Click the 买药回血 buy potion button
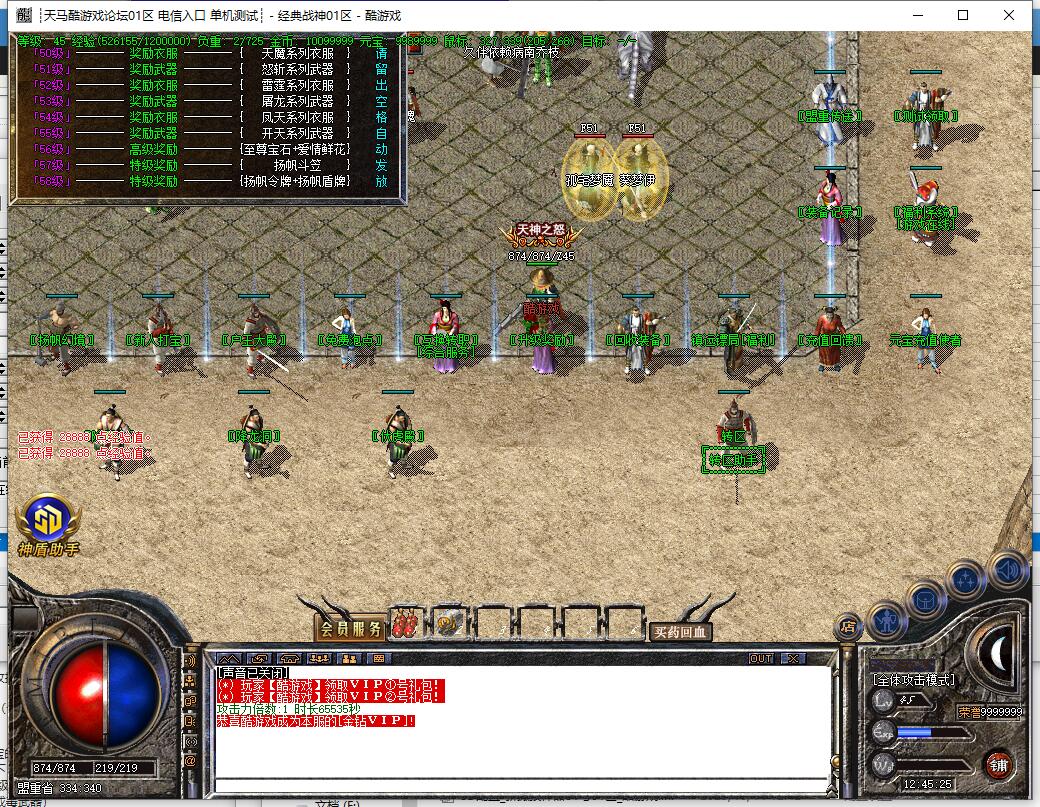 click(680, 631)
